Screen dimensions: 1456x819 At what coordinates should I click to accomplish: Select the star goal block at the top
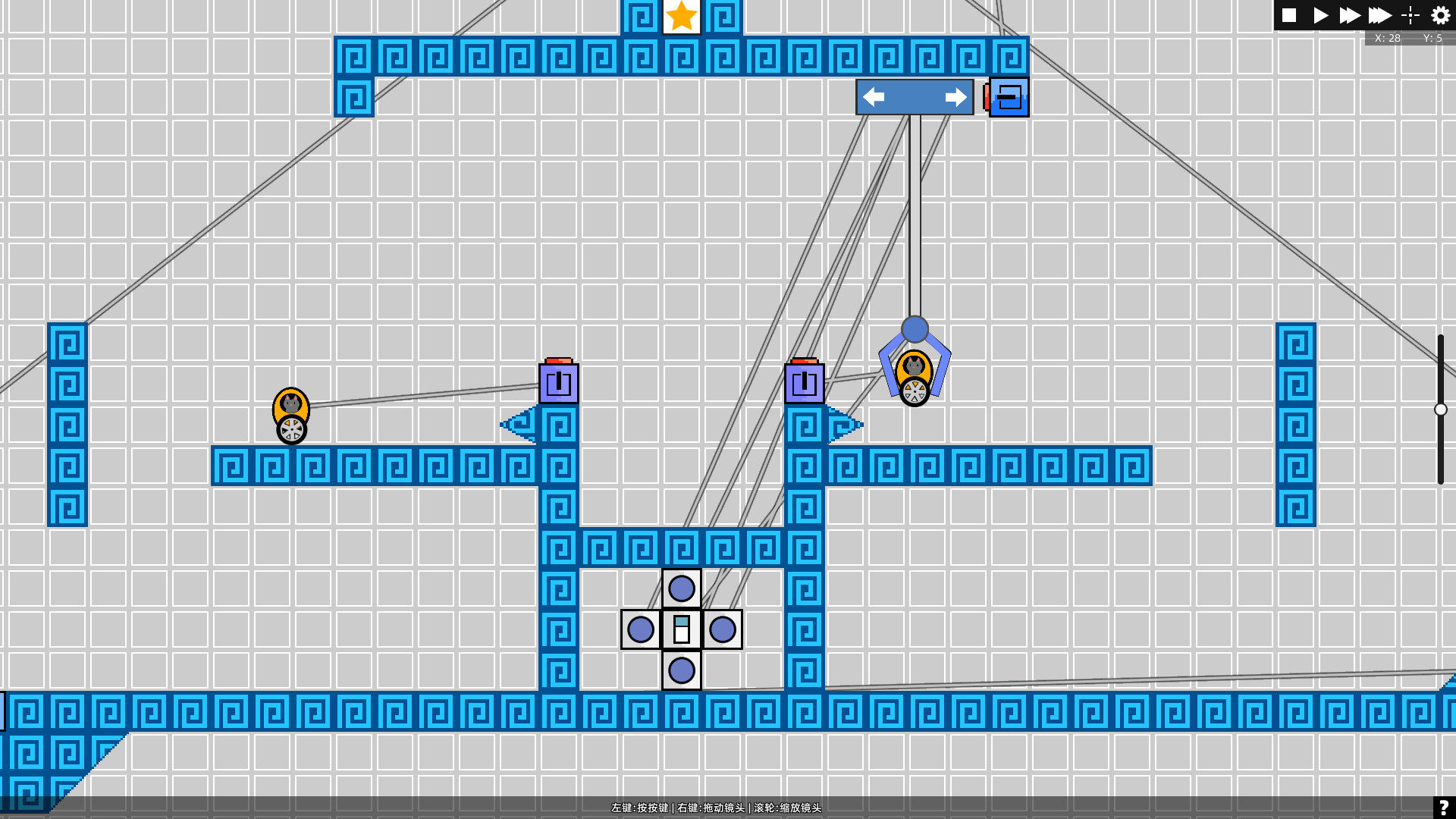[680, 15]
